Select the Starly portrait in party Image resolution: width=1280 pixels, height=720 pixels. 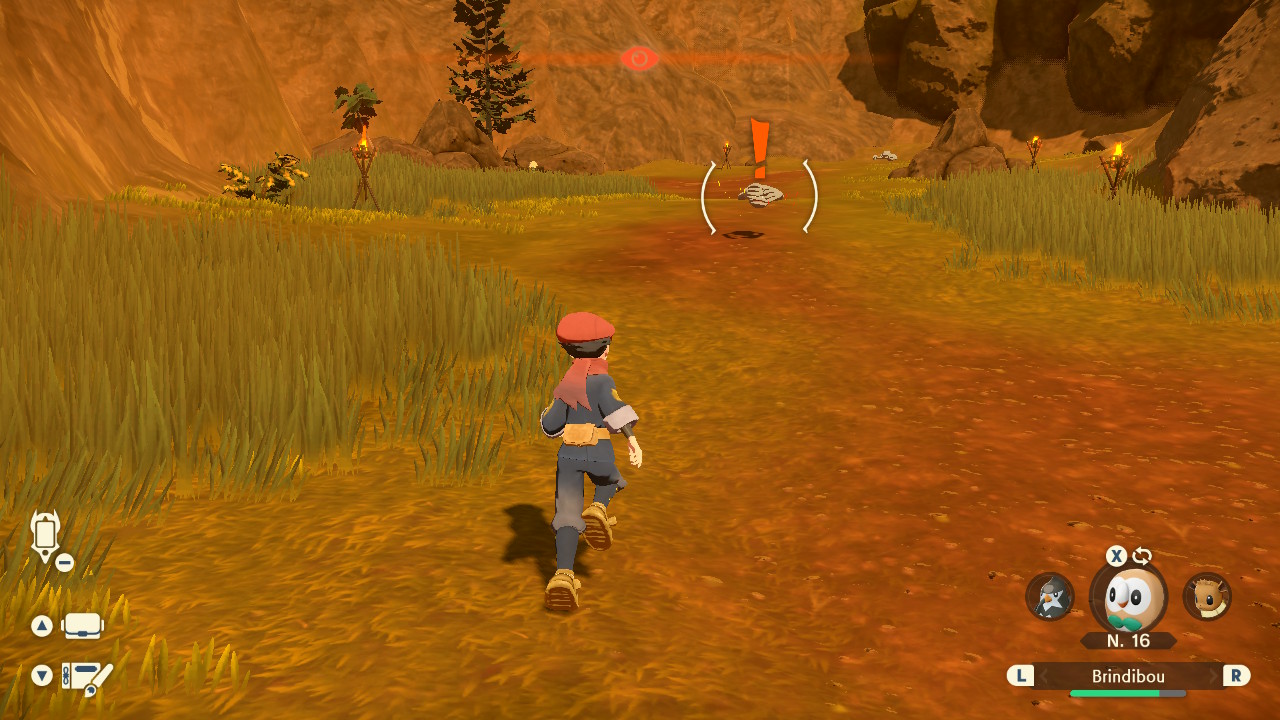[x=1050, y=597]
